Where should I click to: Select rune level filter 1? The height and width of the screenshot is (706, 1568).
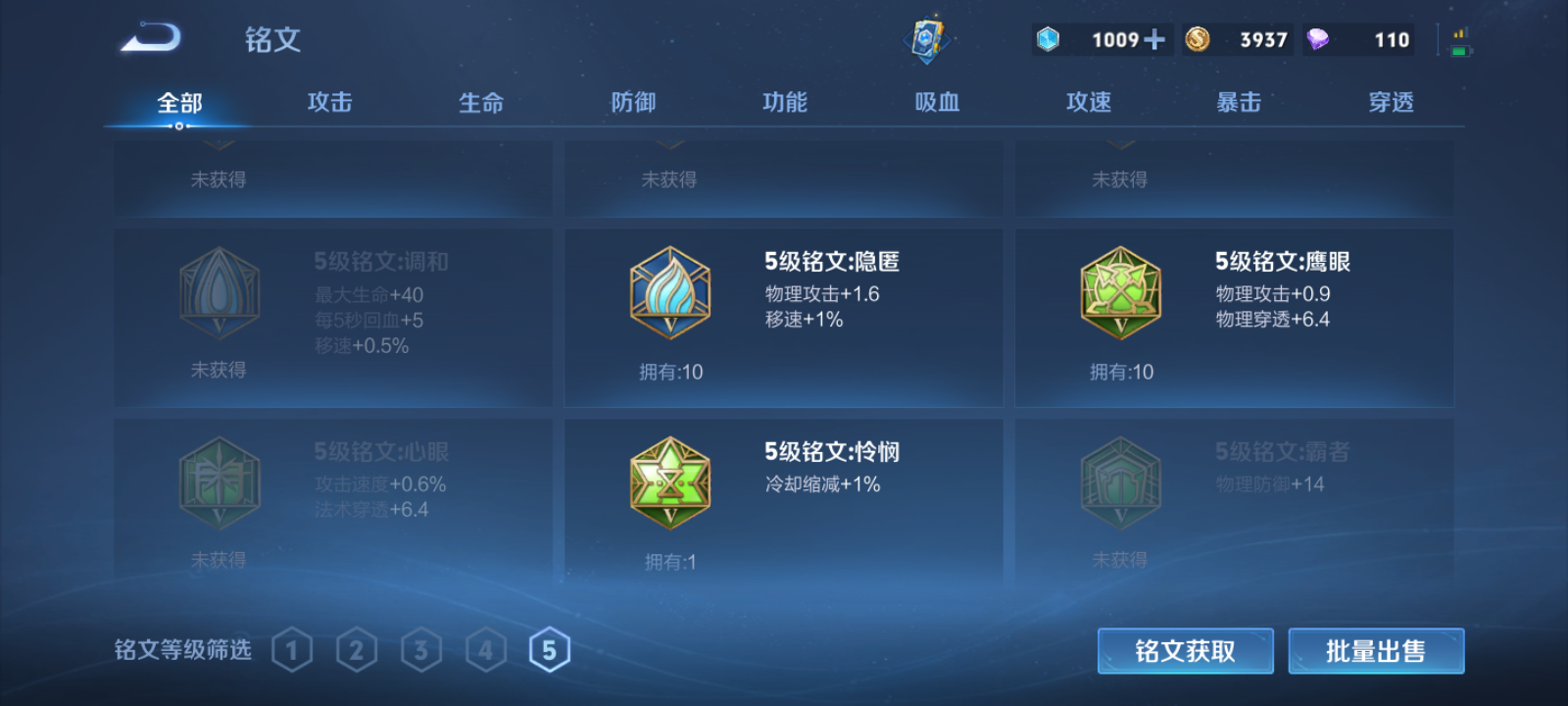(291, 648)
